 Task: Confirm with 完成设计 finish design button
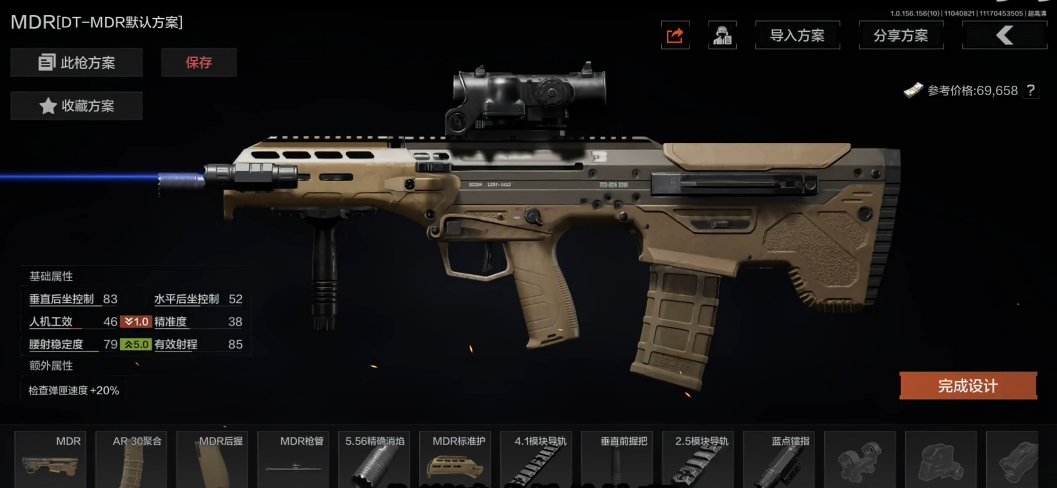click(967, 386)
